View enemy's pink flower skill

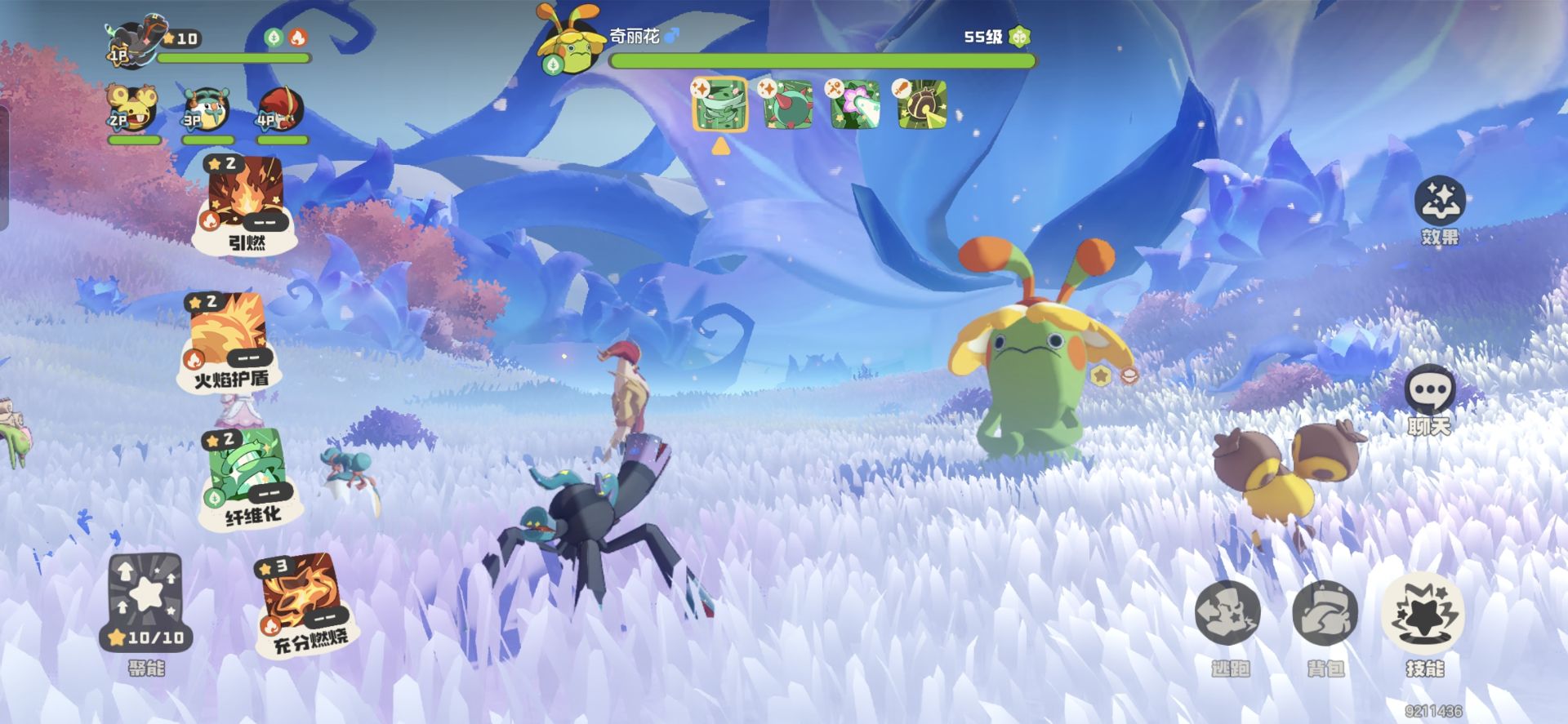tap(855, 104)
